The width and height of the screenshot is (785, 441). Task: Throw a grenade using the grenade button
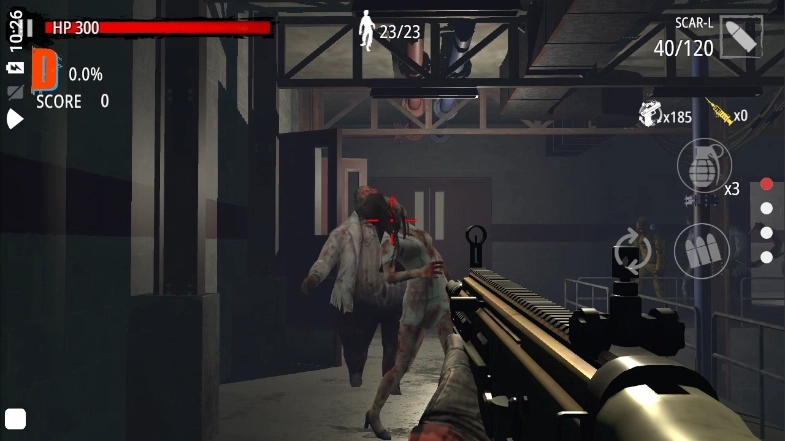[x=704, y=165]
